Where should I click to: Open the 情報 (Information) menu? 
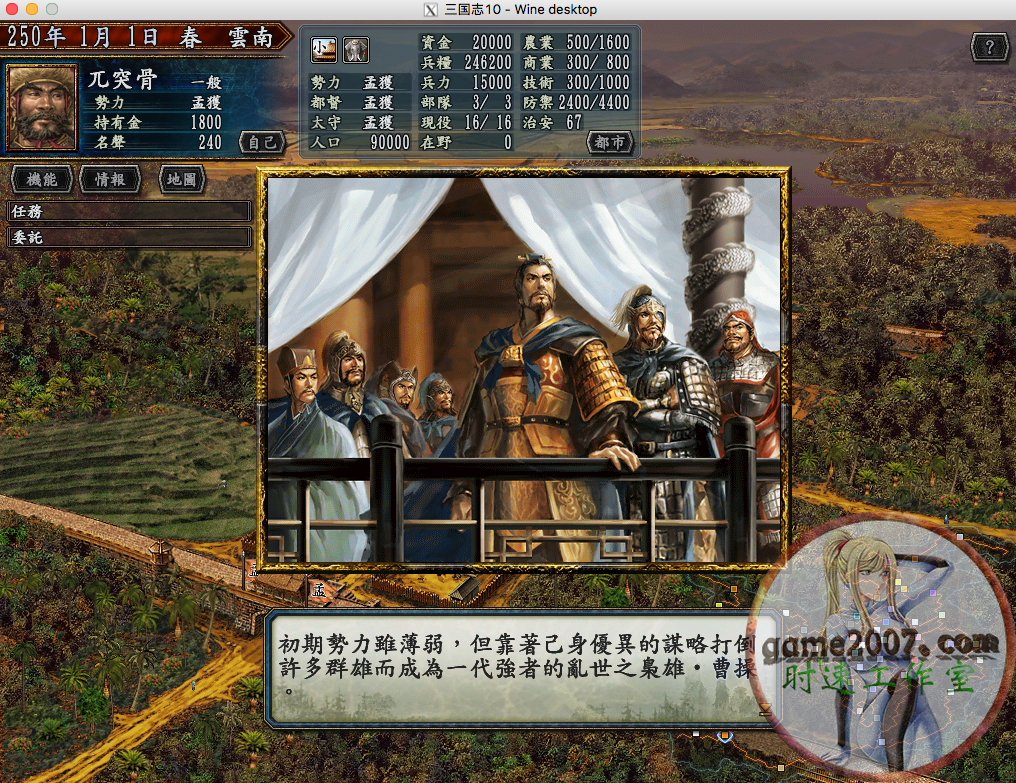coord(110,180)
